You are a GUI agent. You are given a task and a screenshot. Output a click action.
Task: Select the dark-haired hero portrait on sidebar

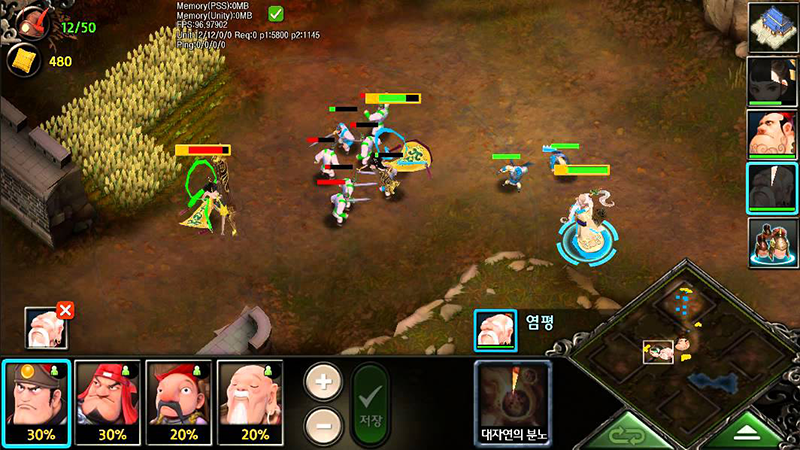pos(771,79)
